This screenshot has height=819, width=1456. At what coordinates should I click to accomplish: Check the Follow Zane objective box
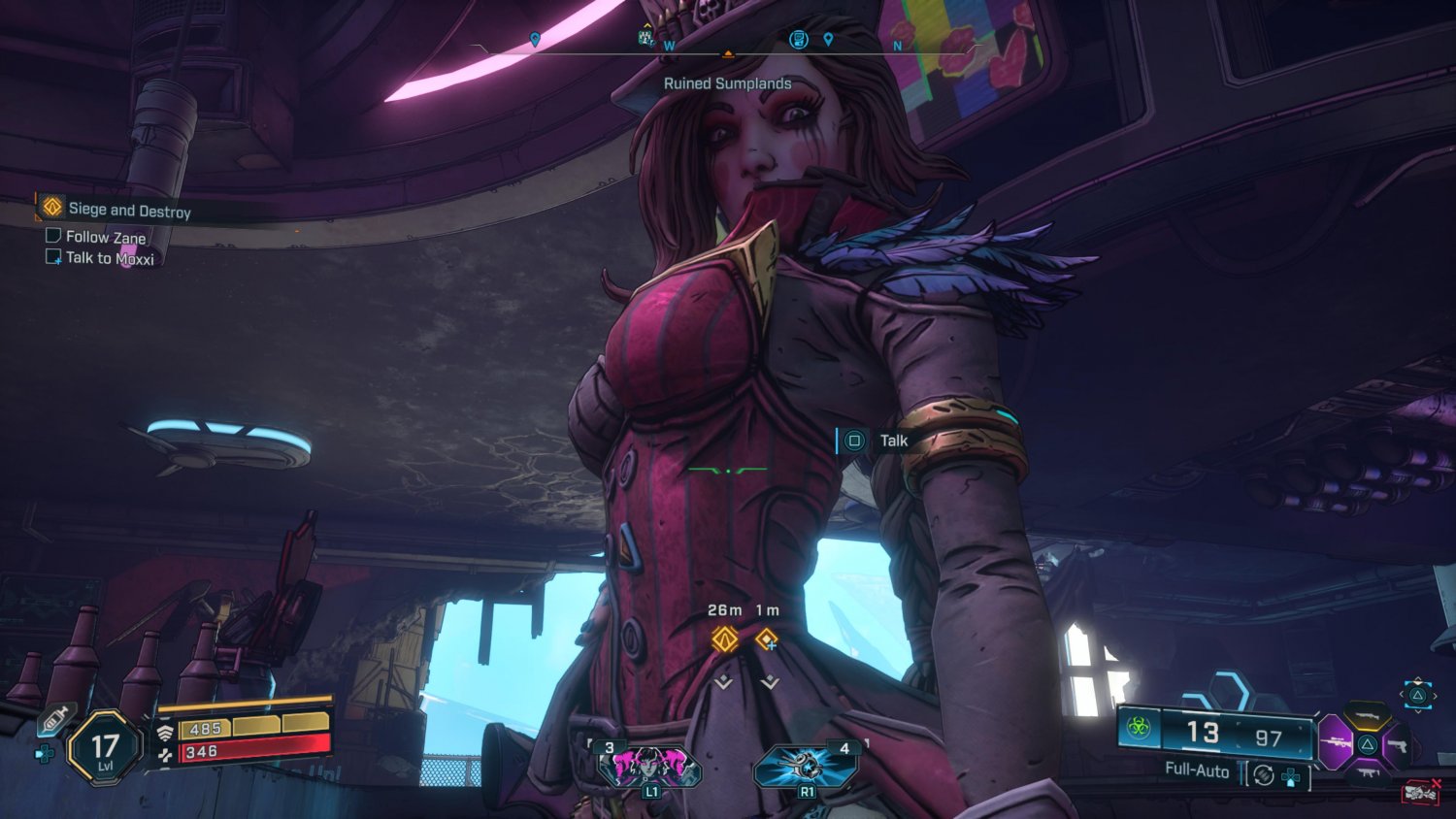click(52, 236)
